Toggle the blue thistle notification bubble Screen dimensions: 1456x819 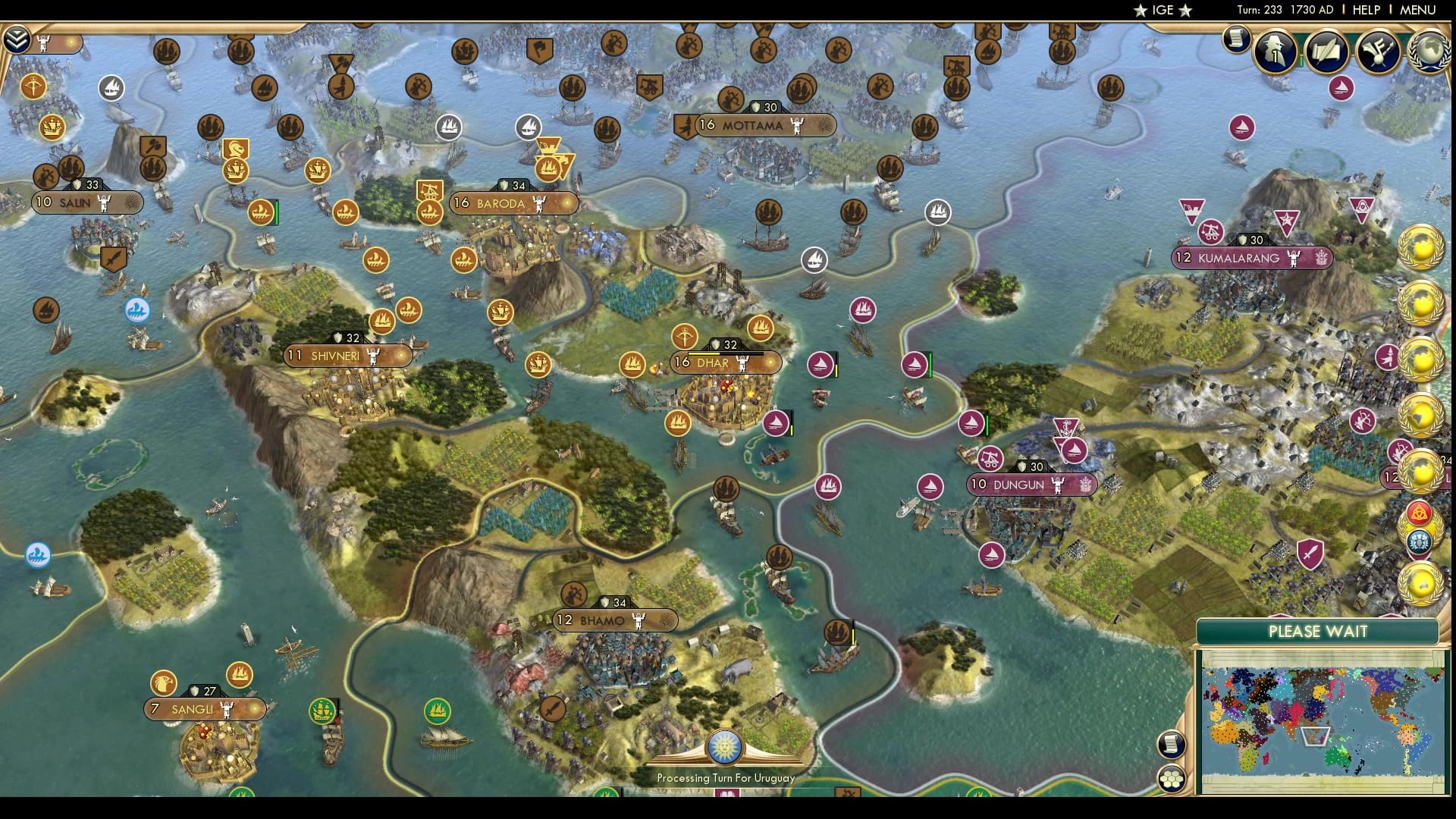pos(1420,540)
